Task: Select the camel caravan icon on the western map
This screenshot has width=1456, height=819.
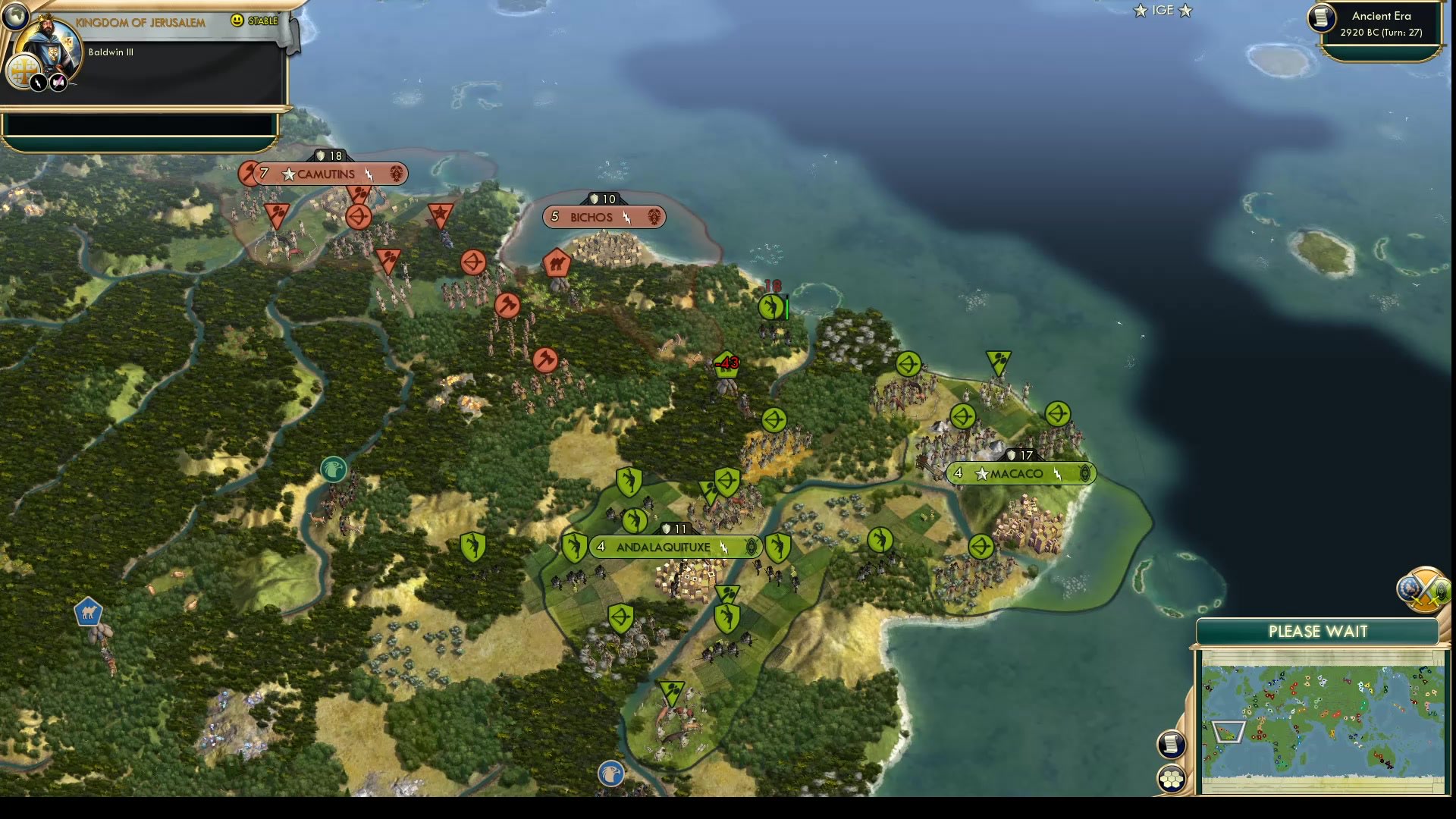Action: click(87, 613)
